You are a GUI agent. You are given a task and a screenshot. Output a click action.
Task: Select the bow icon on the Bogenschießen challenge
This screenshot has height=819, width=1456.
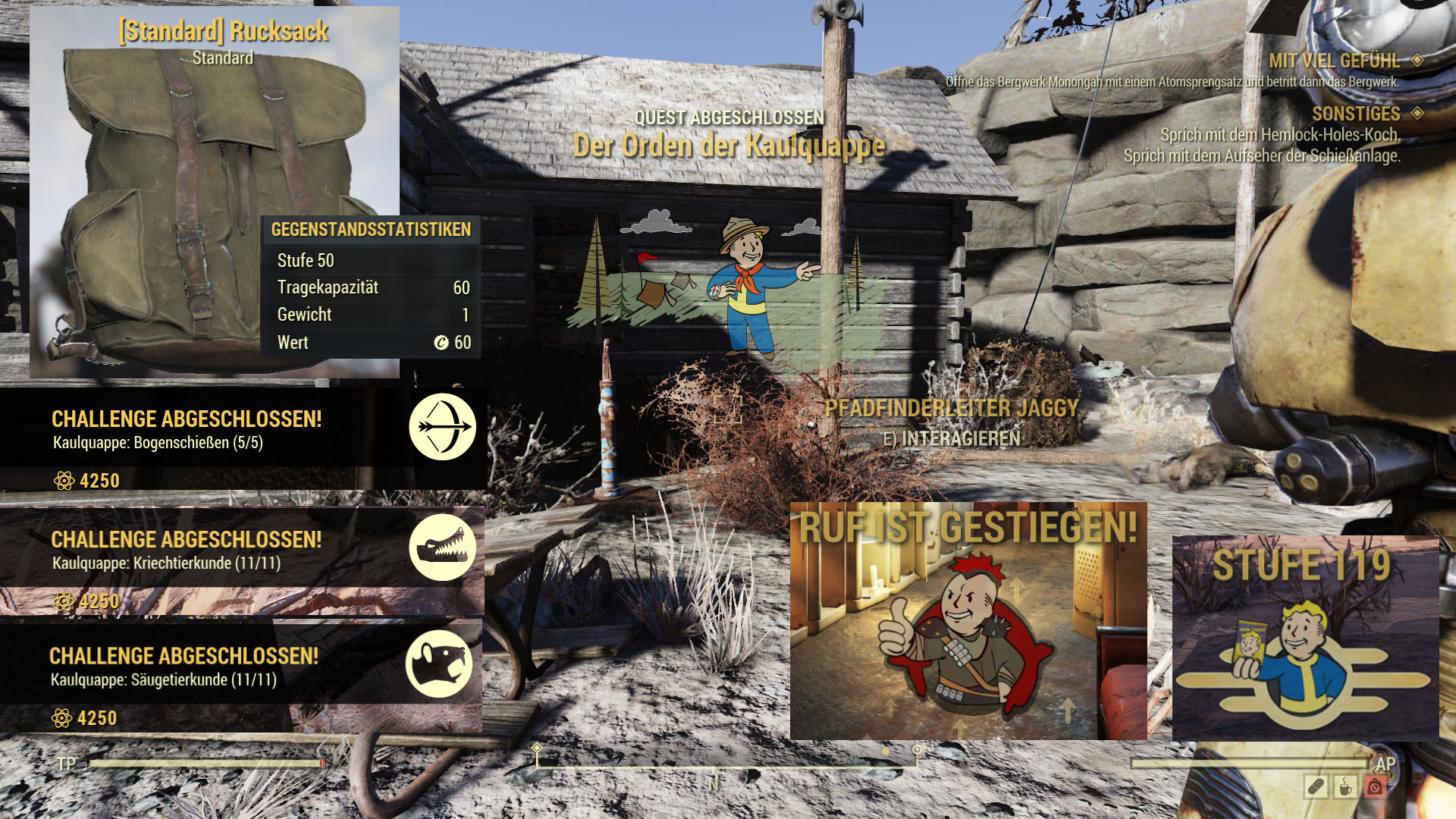[444, 427]
